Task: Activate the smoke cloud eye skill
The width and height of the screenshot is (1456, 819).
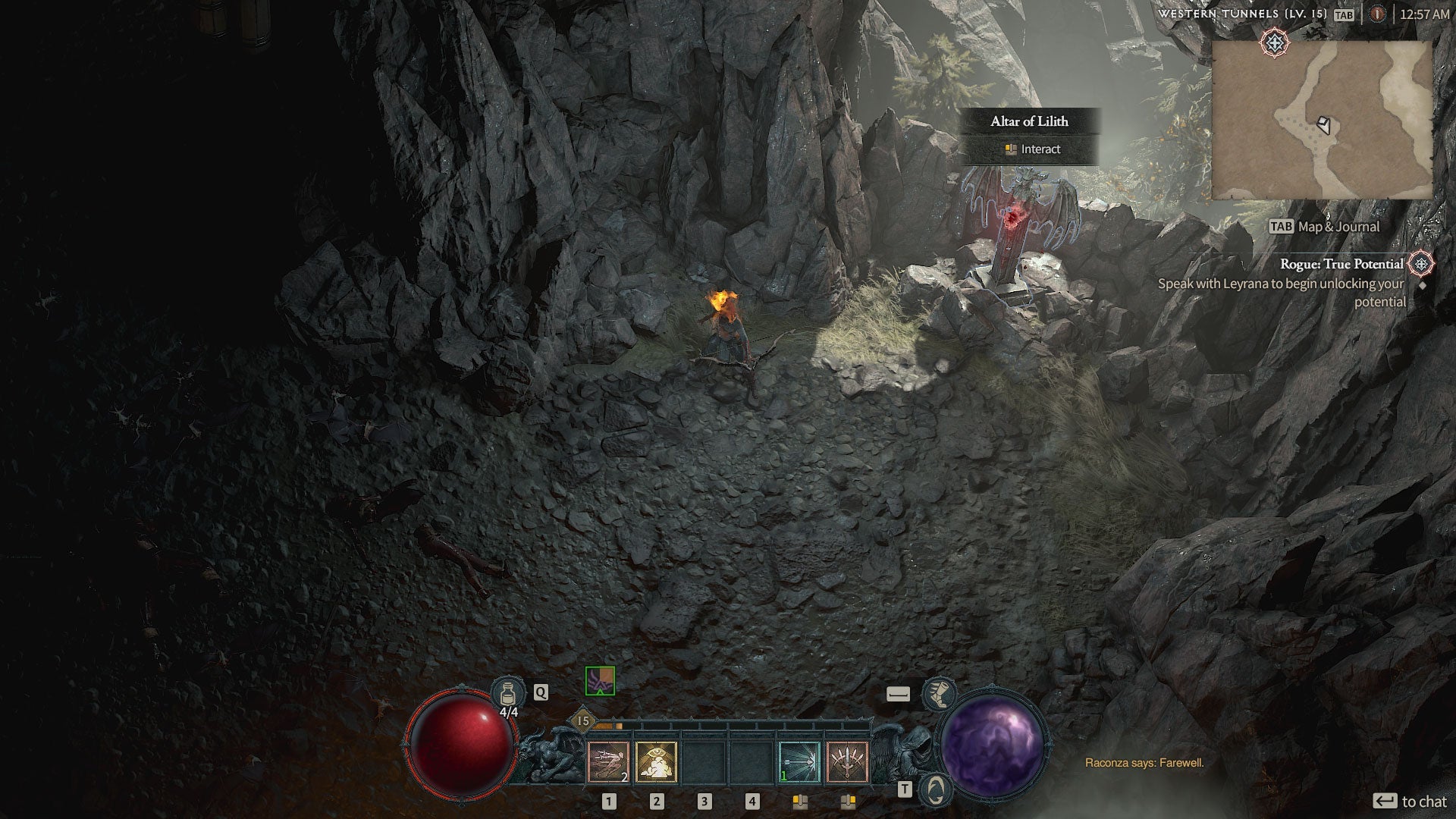Action: (656, 761)
